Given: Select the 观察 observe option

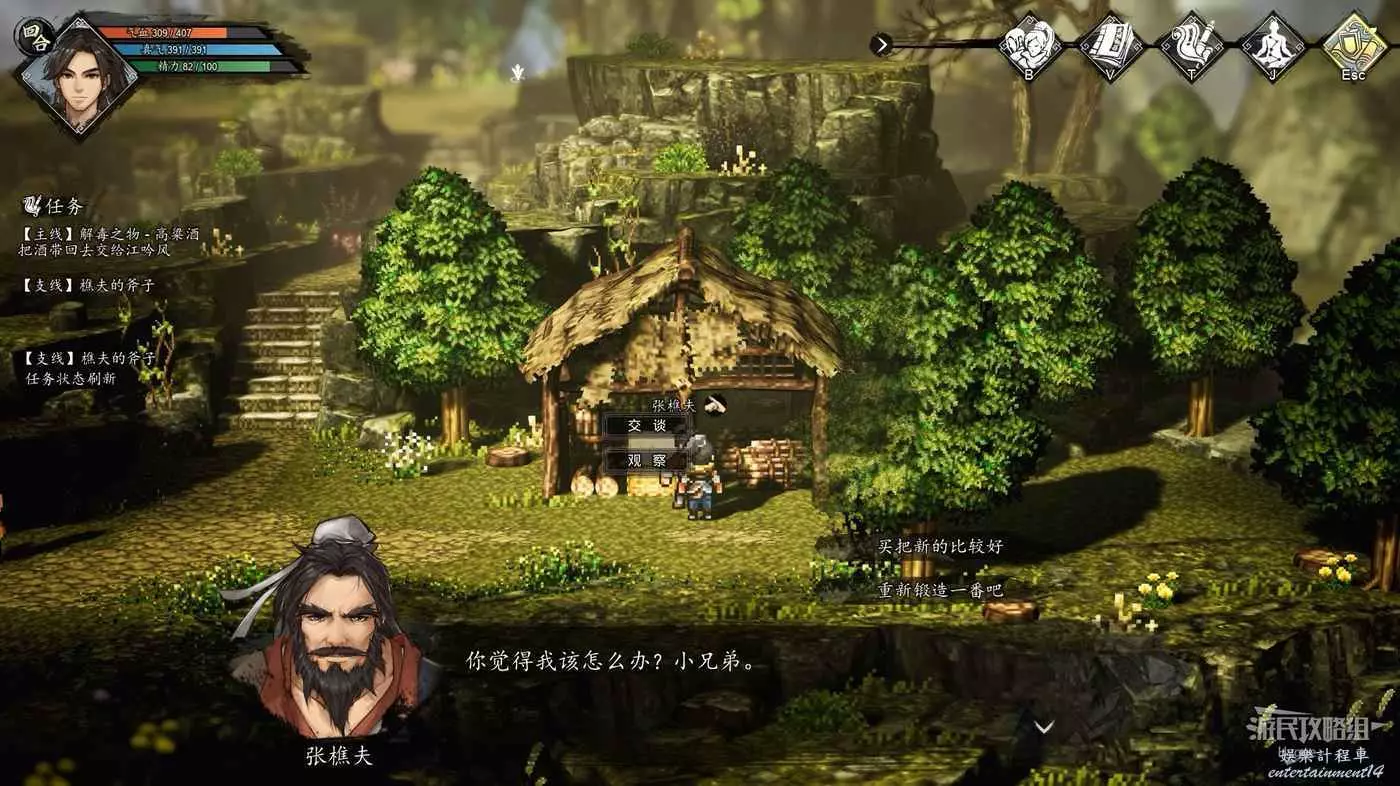Looking at the screenshot, I should (x=646, y=461).
